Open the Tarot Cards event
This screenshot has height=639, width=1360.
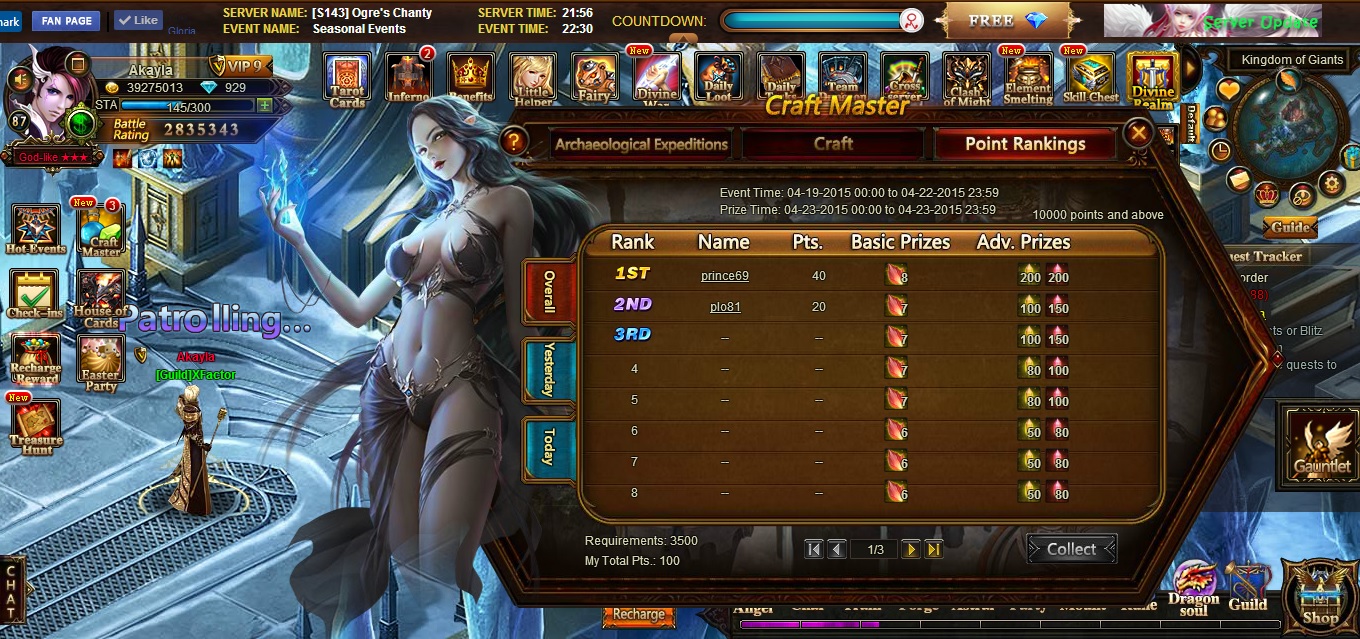coord(347,78)
